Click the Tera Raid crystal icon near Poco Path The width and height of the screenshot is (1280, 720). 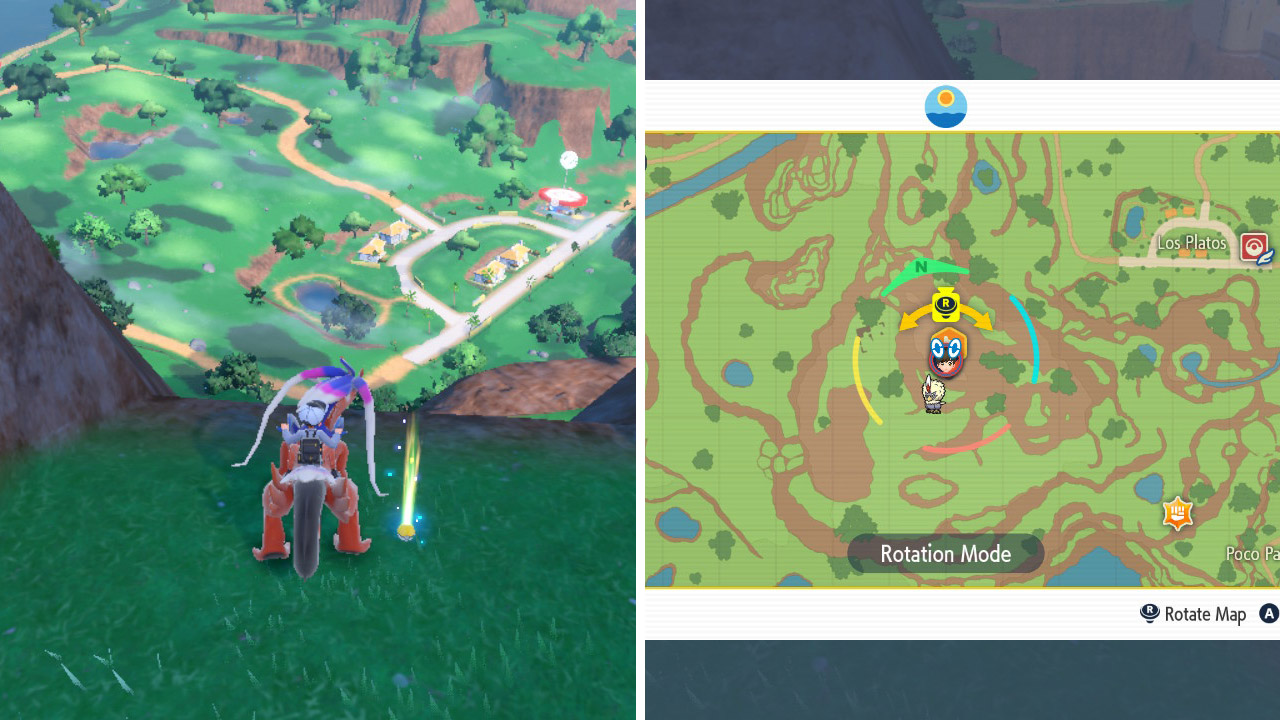pyautogui.click(x=1177, y=513)
